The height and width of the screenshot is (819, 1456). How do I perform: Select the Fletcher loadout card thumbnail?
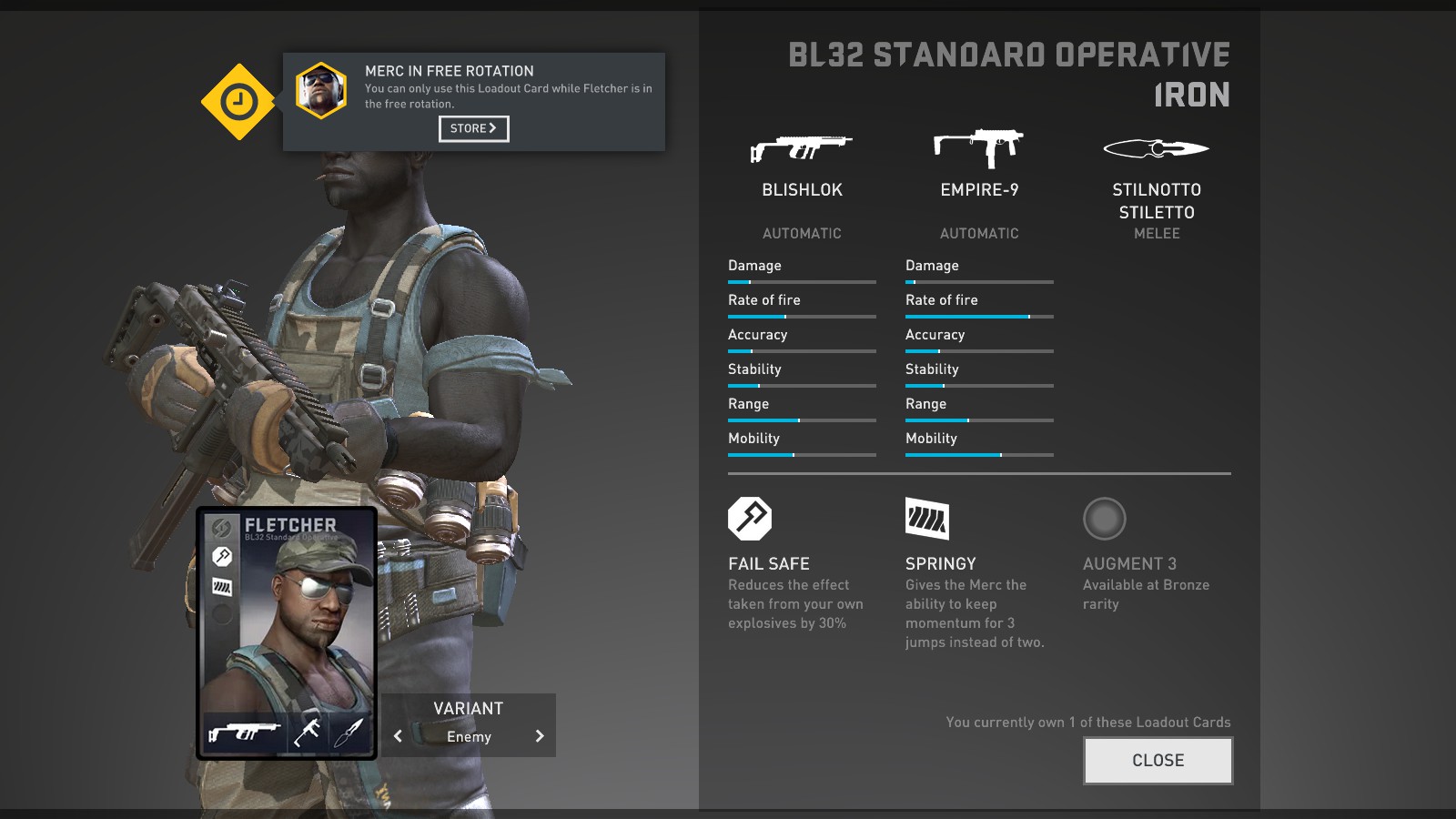pyautogui.click(x=287, y=632)
